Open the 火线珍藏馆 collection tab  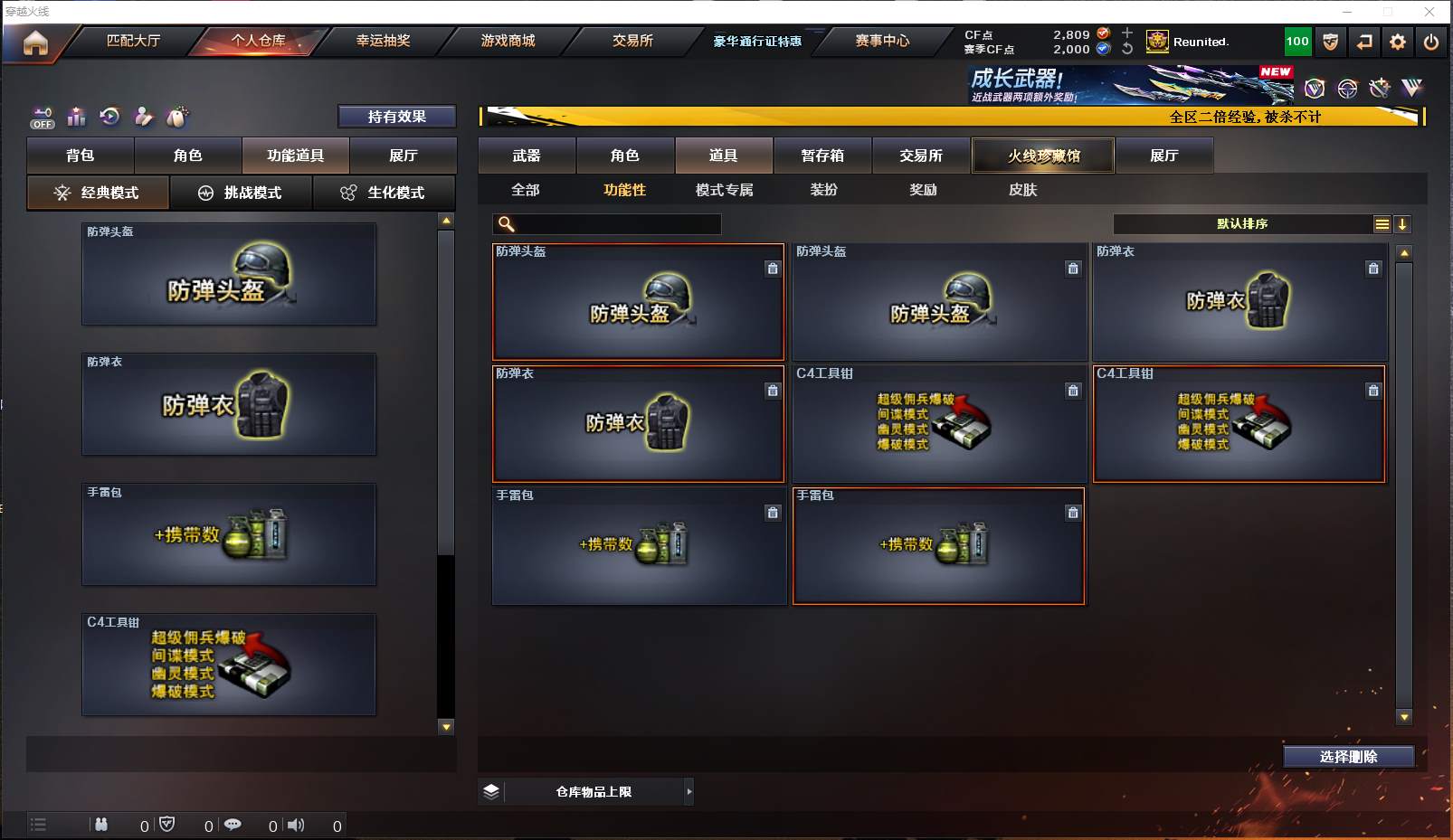(x=1043, y=156)
